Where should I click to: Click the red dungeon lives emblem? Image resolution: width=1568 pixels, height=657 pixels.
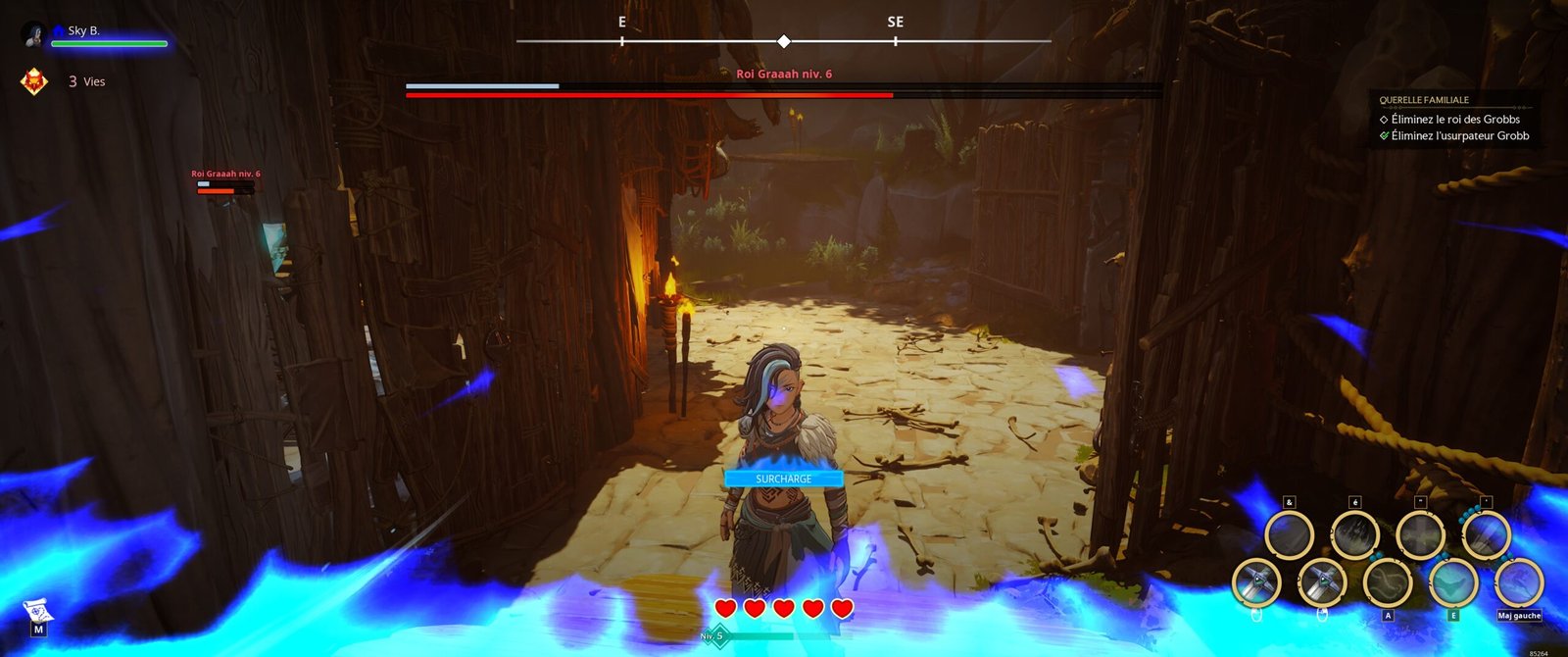[x=34, y=81]
